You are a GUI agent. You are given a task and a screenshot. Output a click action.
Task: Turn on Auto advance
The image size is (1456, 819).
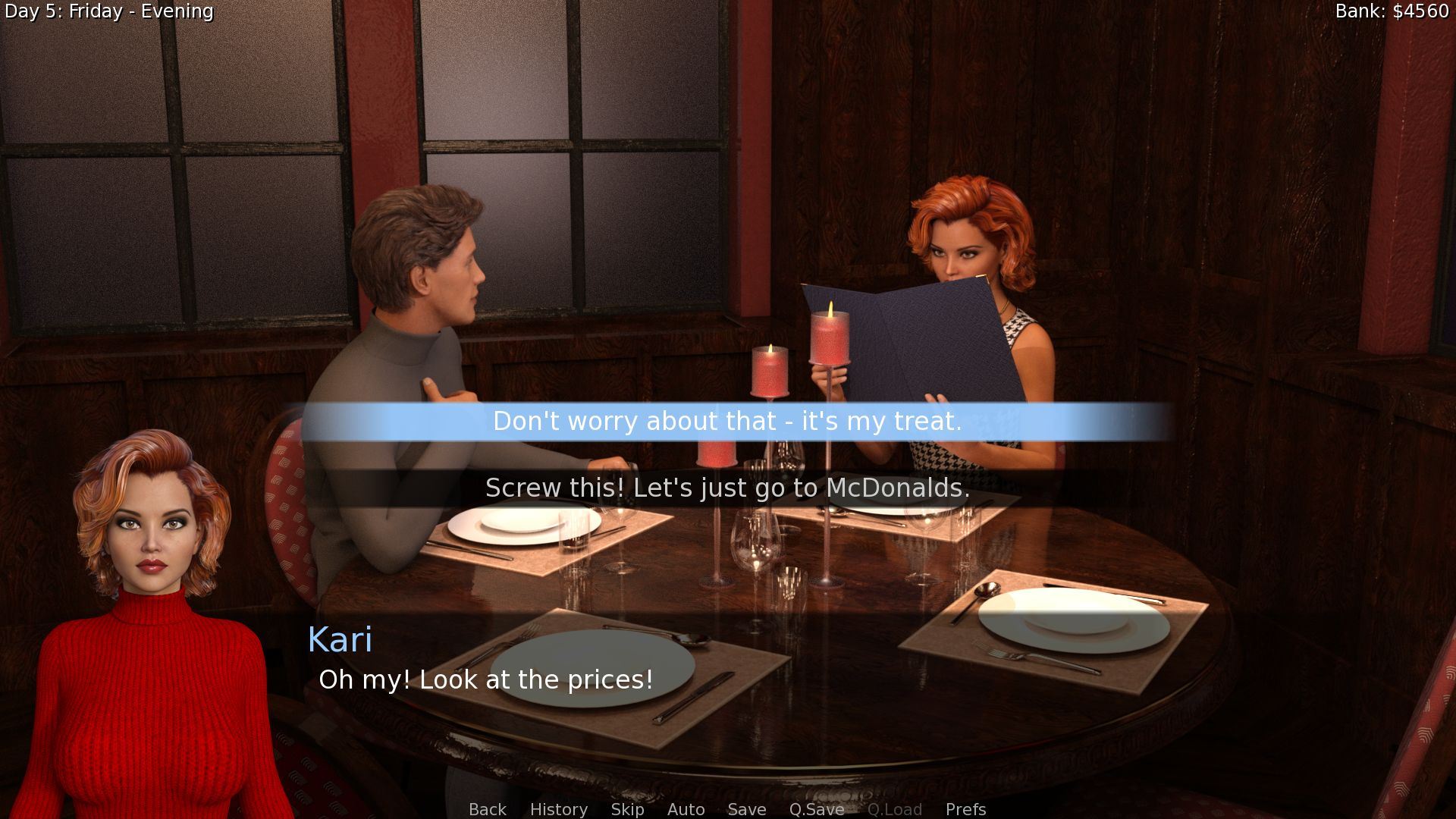click(686, 809)
